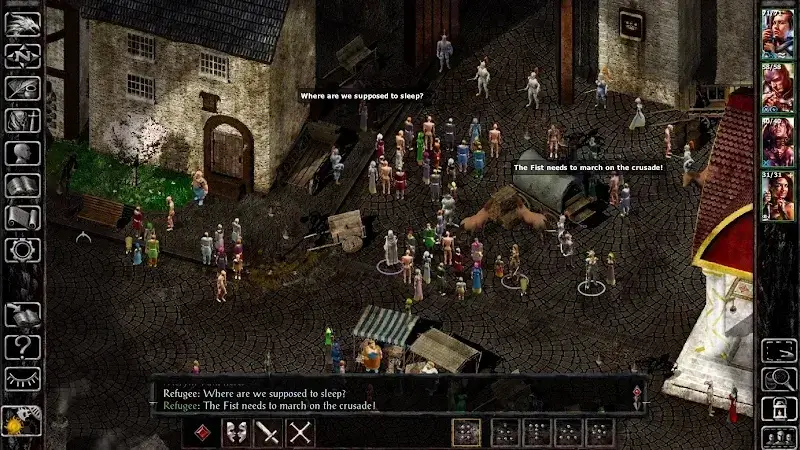Select the red-haired character portrait

tap(777, 88)
